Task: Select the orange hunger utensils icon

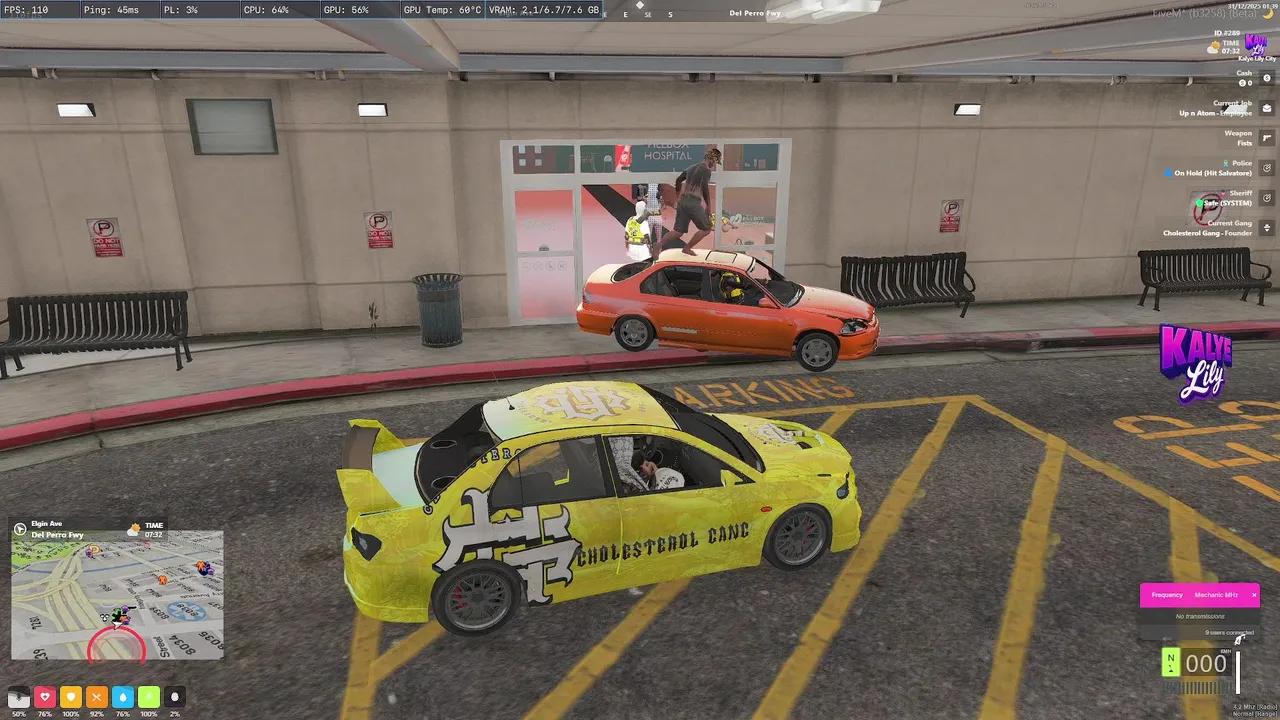Action: [96, 697]
